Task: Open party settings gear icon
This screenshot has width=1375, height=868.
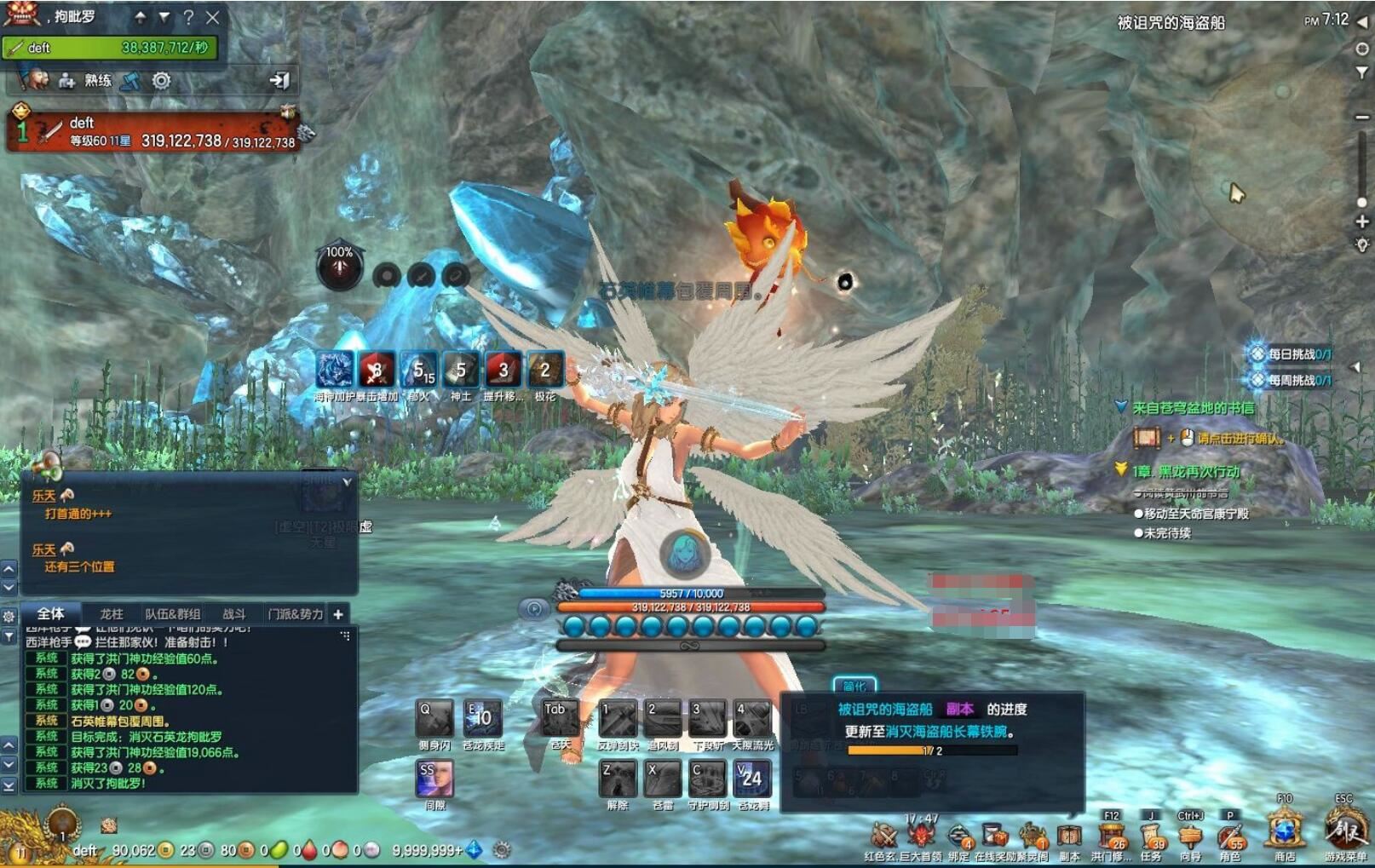Action: (161, 81)
